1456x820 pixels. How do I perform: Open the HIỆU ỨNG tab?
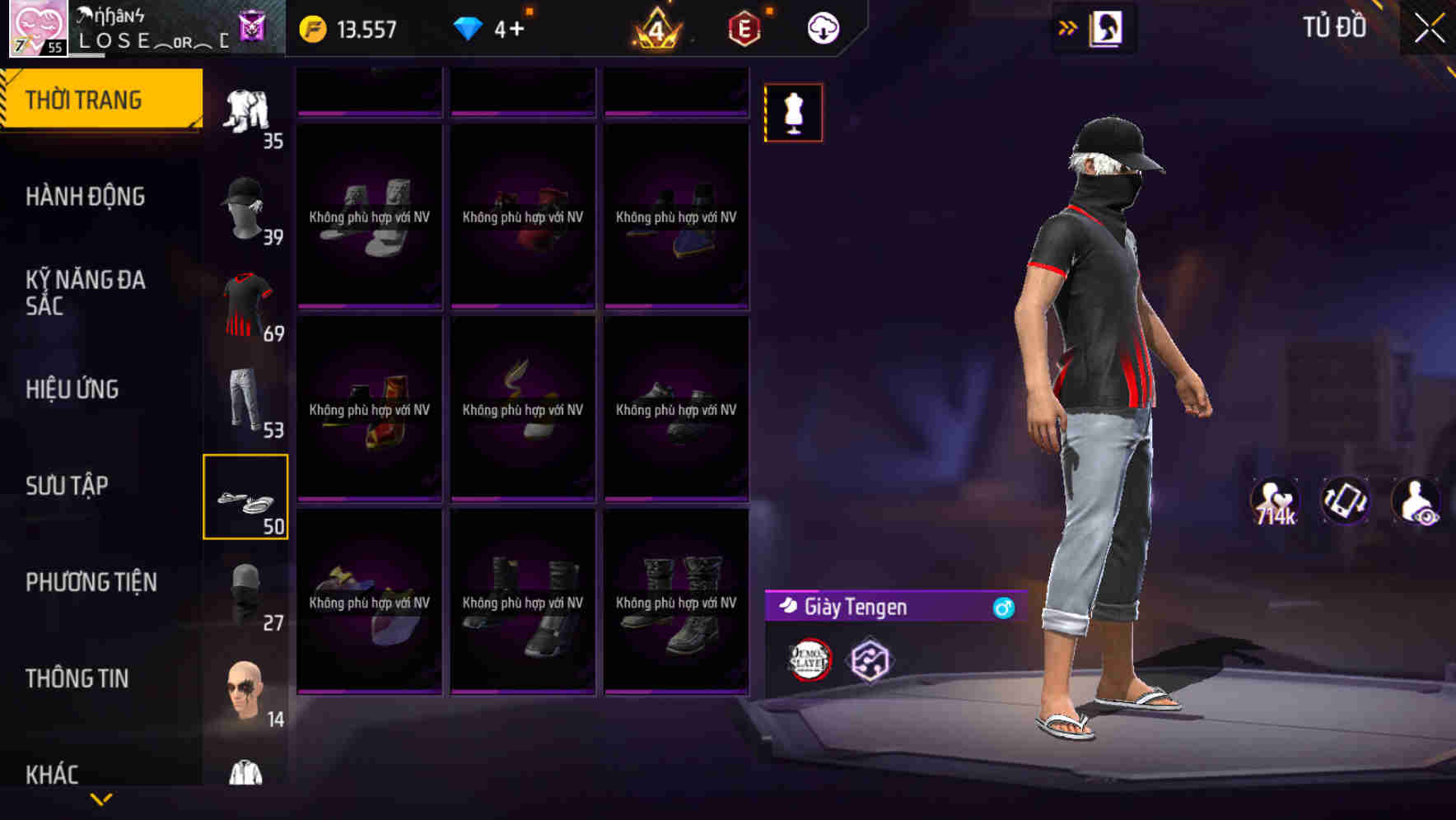click(x=72, y=389)
